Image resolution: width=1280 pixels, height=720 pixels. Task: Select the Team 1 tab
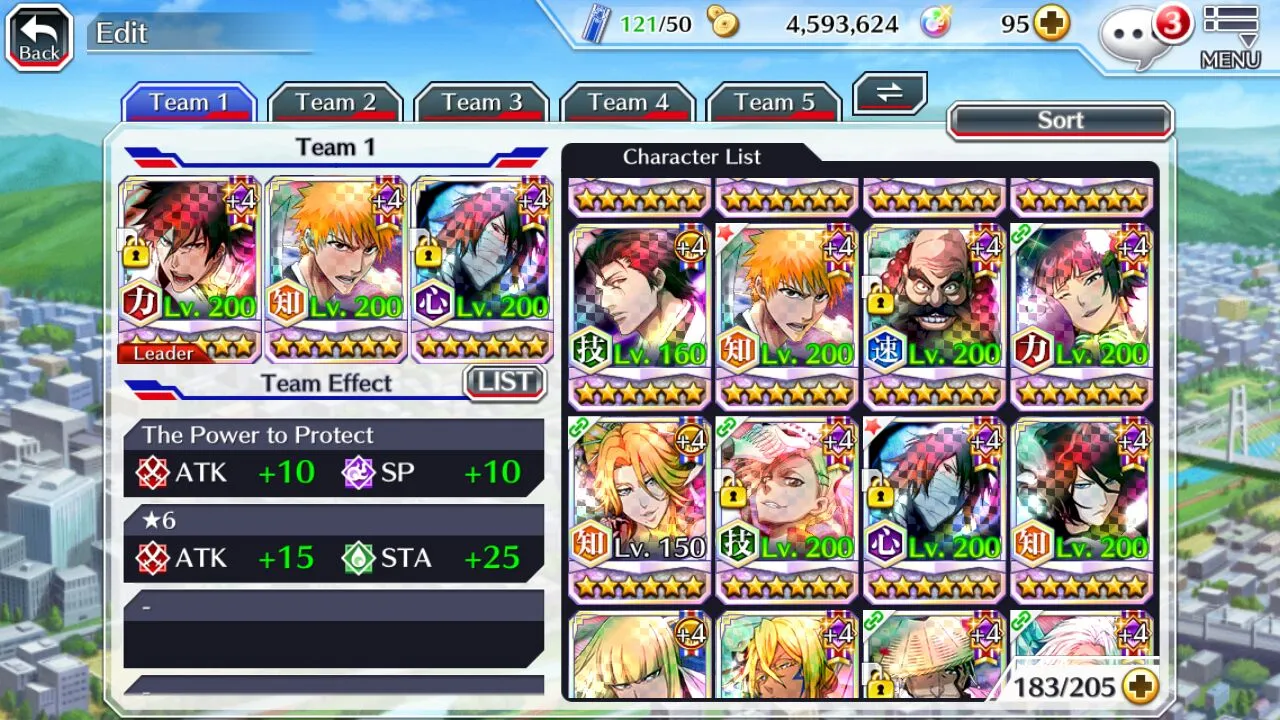pos(189,103)
